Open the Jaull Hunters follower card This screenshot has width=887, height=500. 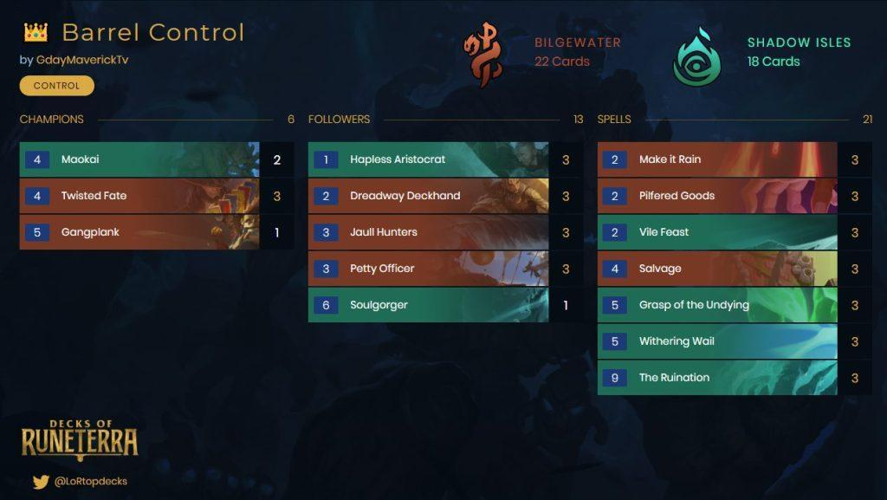(429, 232)
